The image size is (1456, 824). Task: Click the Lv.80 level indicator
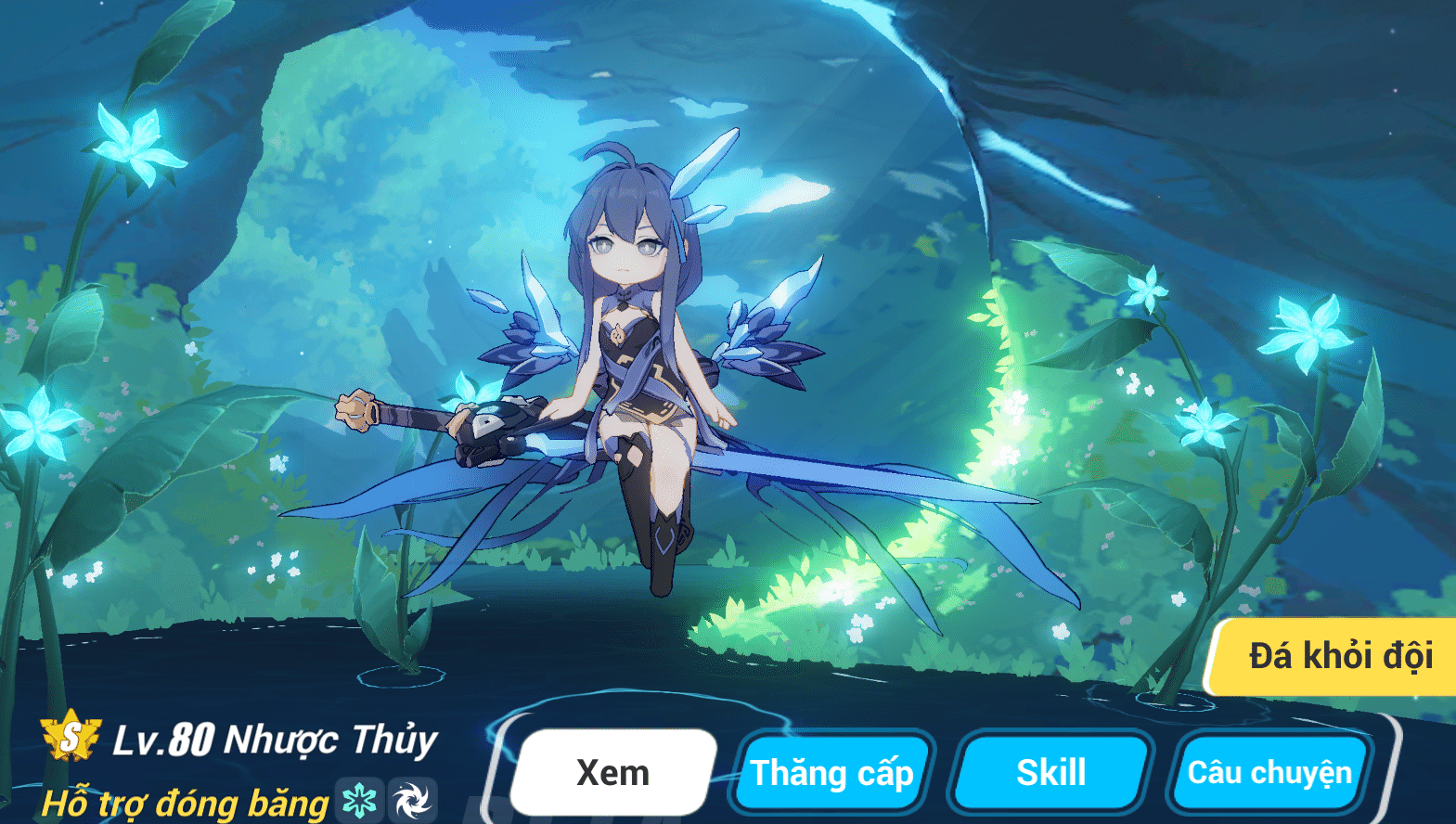point(165,740)
